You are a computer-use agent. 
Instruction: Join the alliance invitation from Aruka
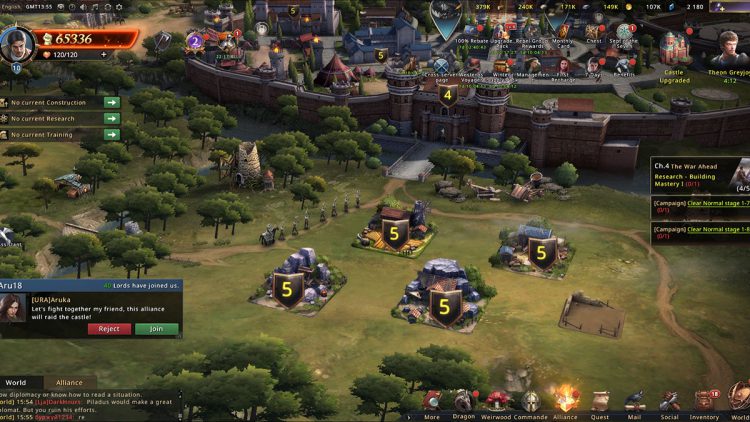[157, 329]
